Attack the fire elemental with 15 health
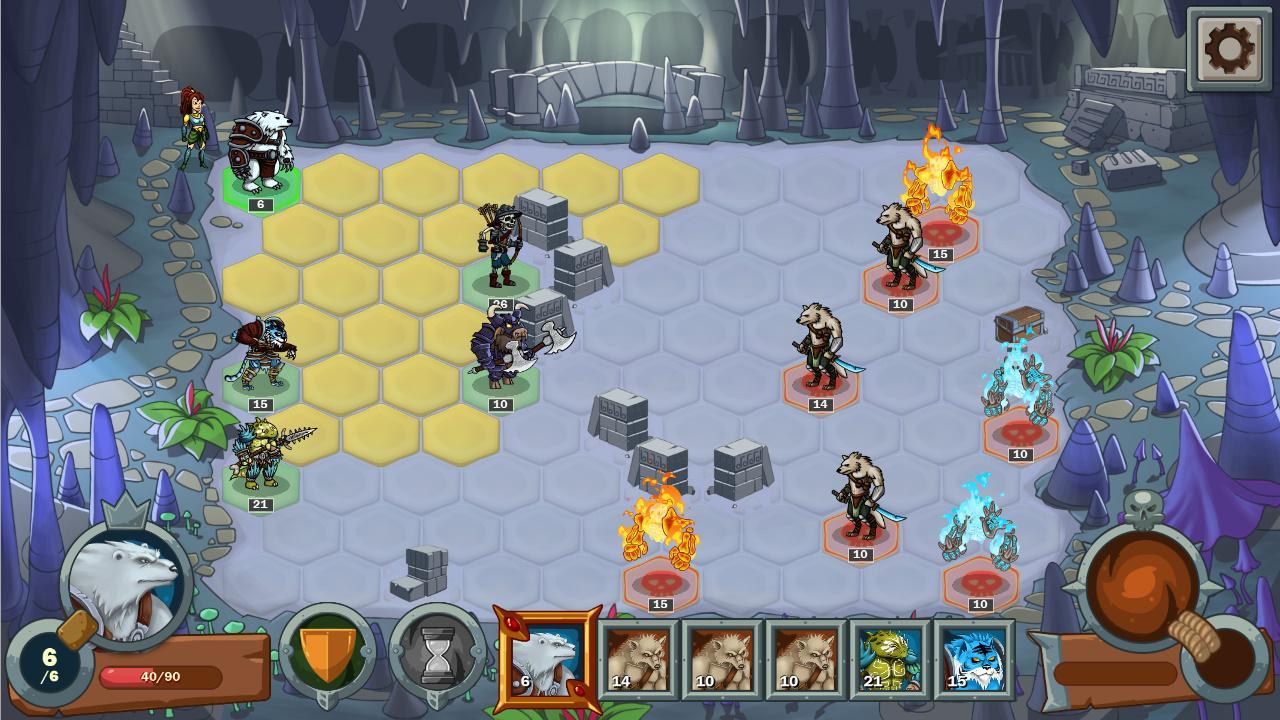 pos(660,525)
